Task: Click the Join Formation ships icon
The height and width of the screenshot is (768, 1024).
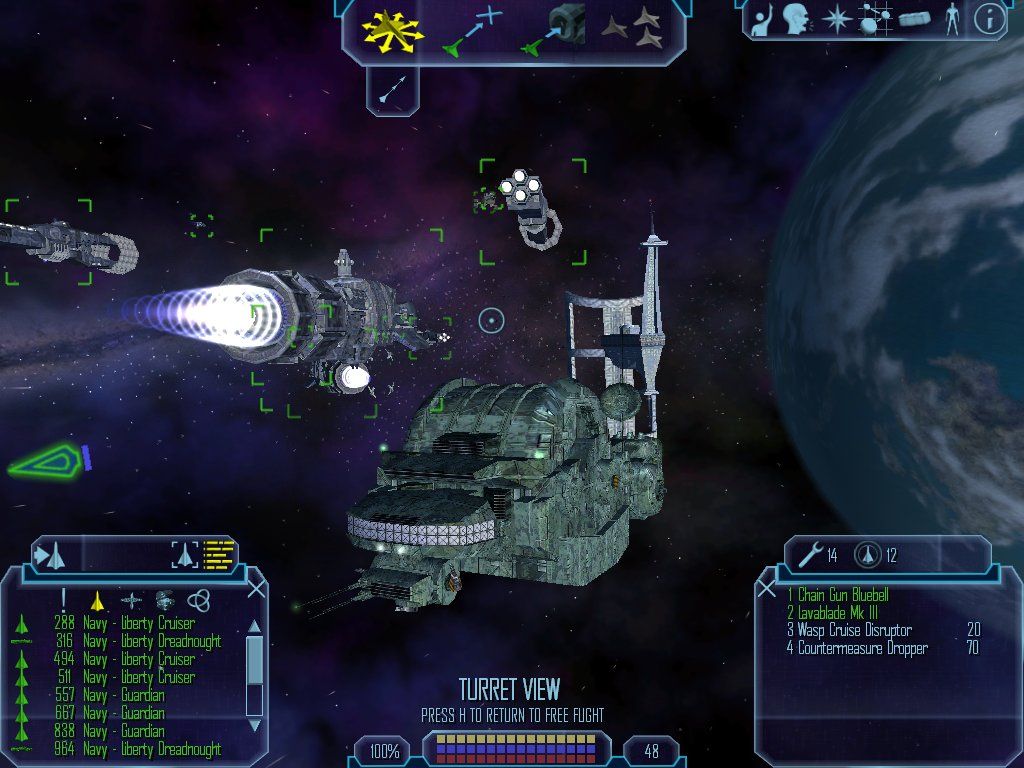Action: click(634, 30)
